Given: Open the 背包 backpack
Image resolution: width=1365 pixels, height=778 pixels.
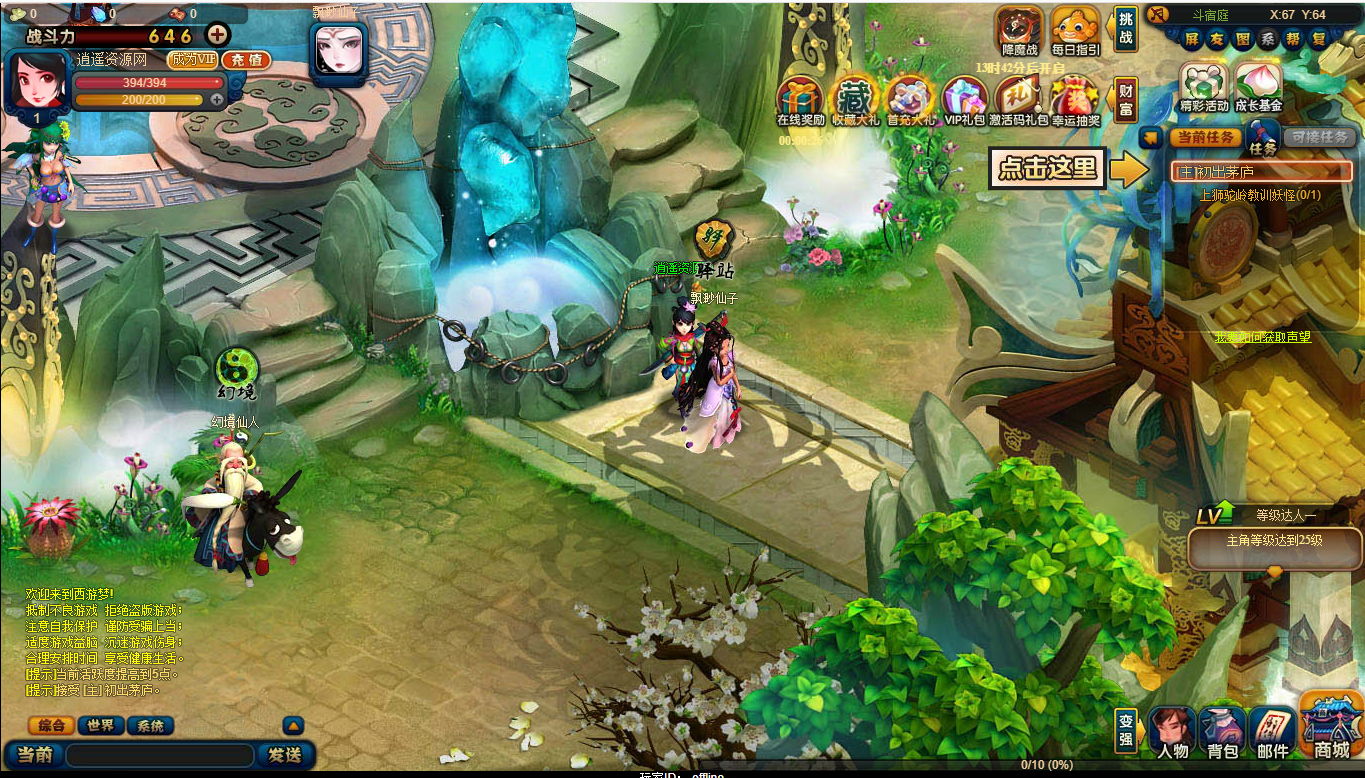Looking at the screenshot, I should 1222,733.
